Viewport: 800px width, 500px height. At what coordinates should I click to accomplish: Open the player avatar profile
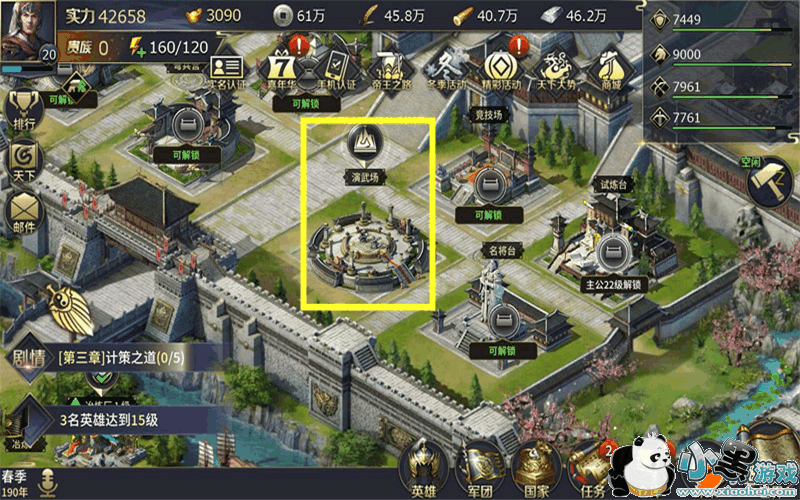pos(27,31)
